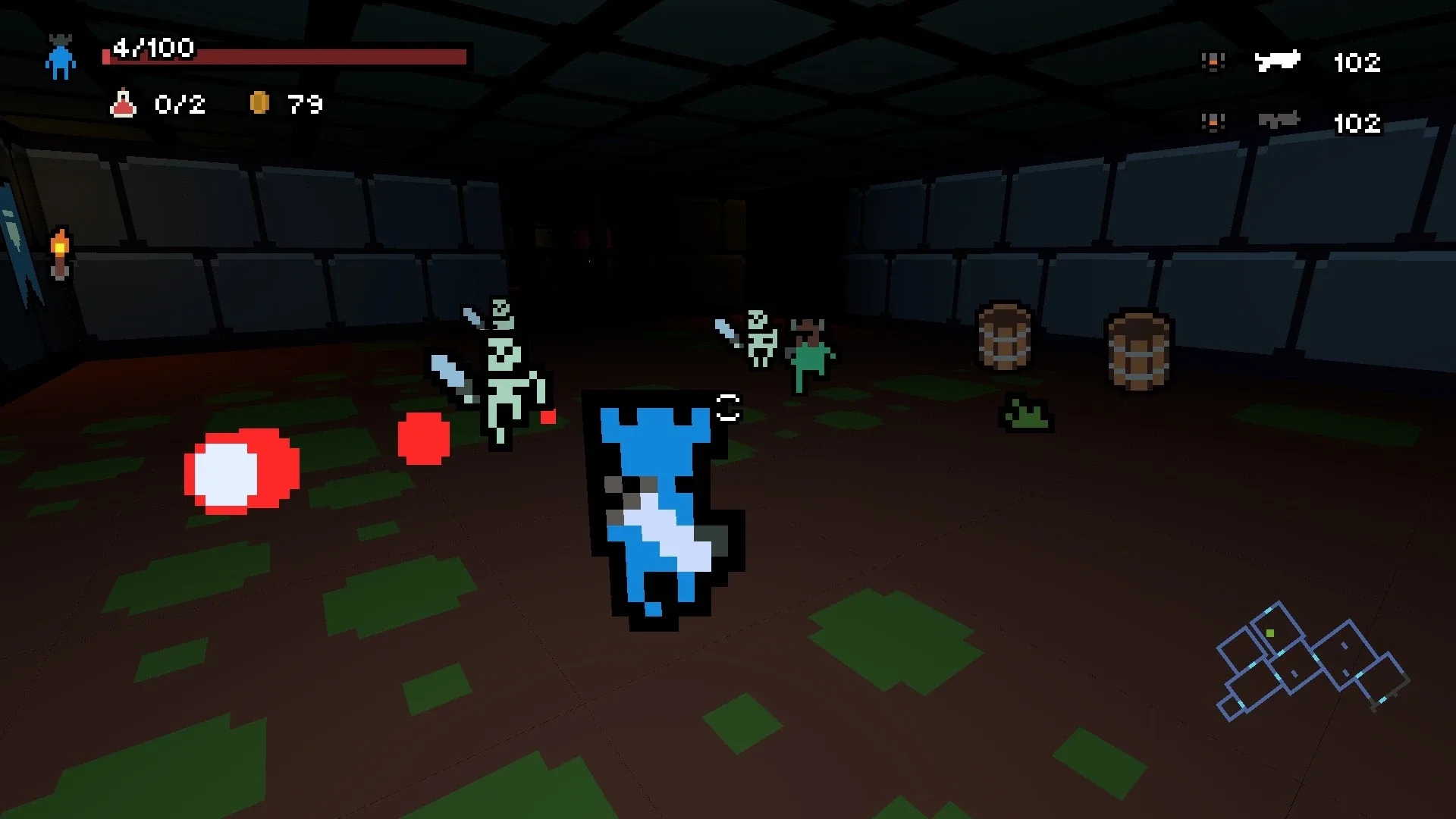The image size is (1456, 819).
Task: Click the gold coin currency icon
Action: tap(262, 101)
